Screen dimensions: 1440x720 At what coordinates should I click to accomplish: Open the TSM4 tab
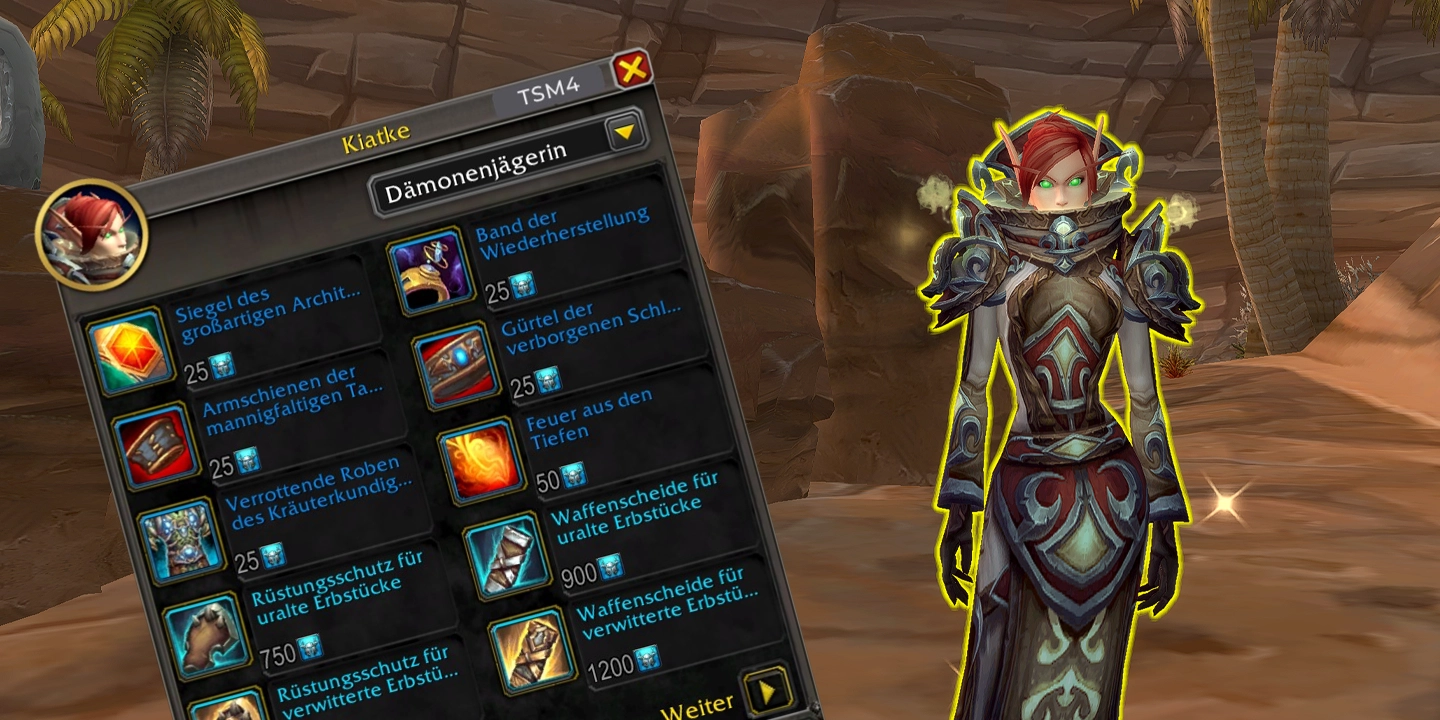pyautogui.click(x=548, y=97)
